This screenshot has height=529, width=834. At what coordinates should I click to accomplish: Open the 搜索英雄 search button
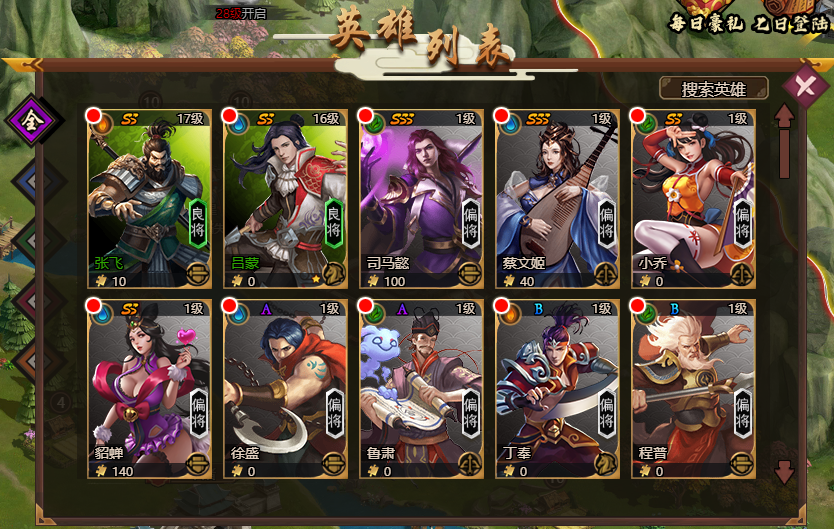click(x=713, y=89)
